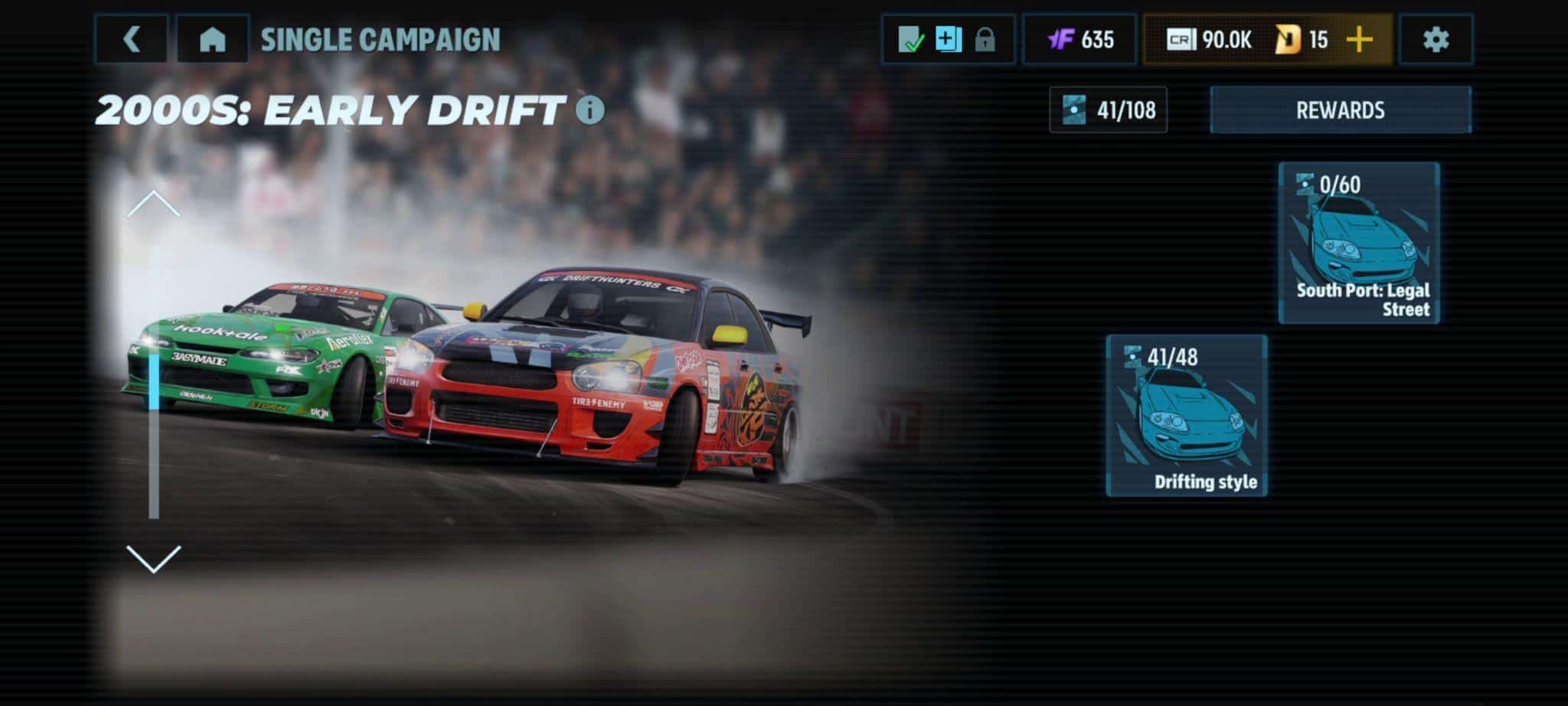Screen dimensions: 1568x706
Task: Add more currency with the yellow plus
Action: click(1360, 39)
